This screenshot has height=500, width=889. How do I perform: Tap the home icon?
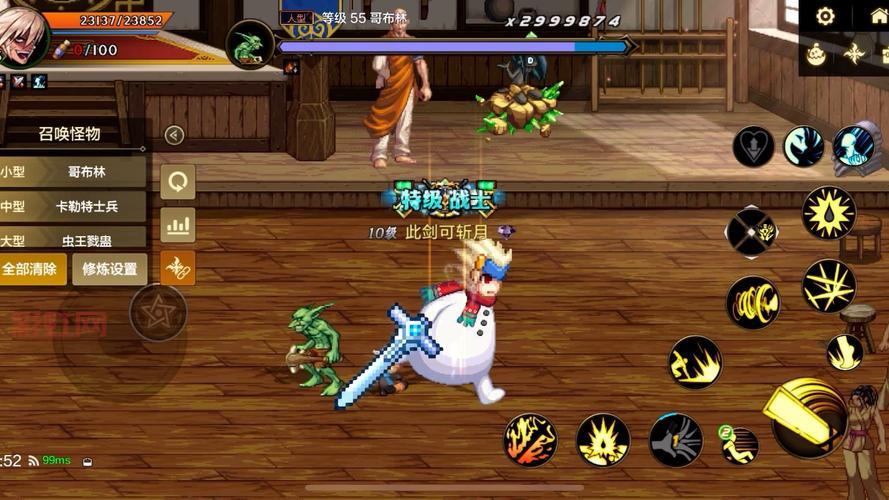click(878, 16)
